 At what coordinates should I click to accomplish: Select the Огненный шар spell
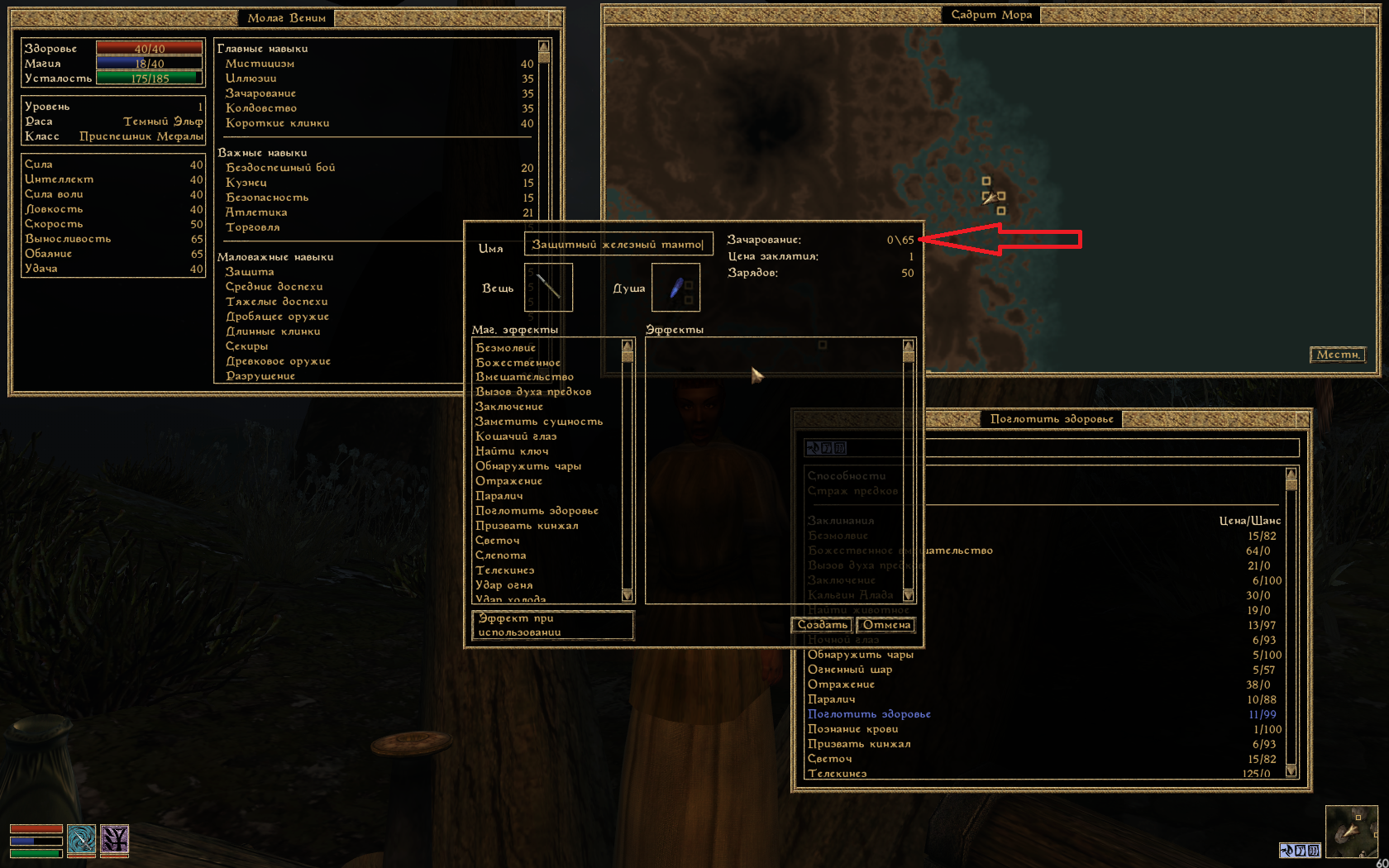[850, 670]
